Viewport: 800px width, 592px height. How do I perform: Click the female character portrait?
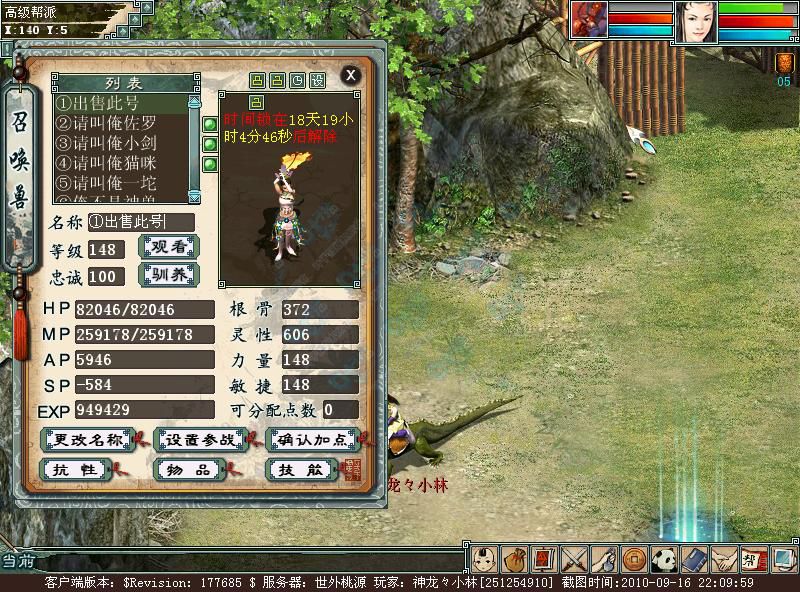pos(695,22)
